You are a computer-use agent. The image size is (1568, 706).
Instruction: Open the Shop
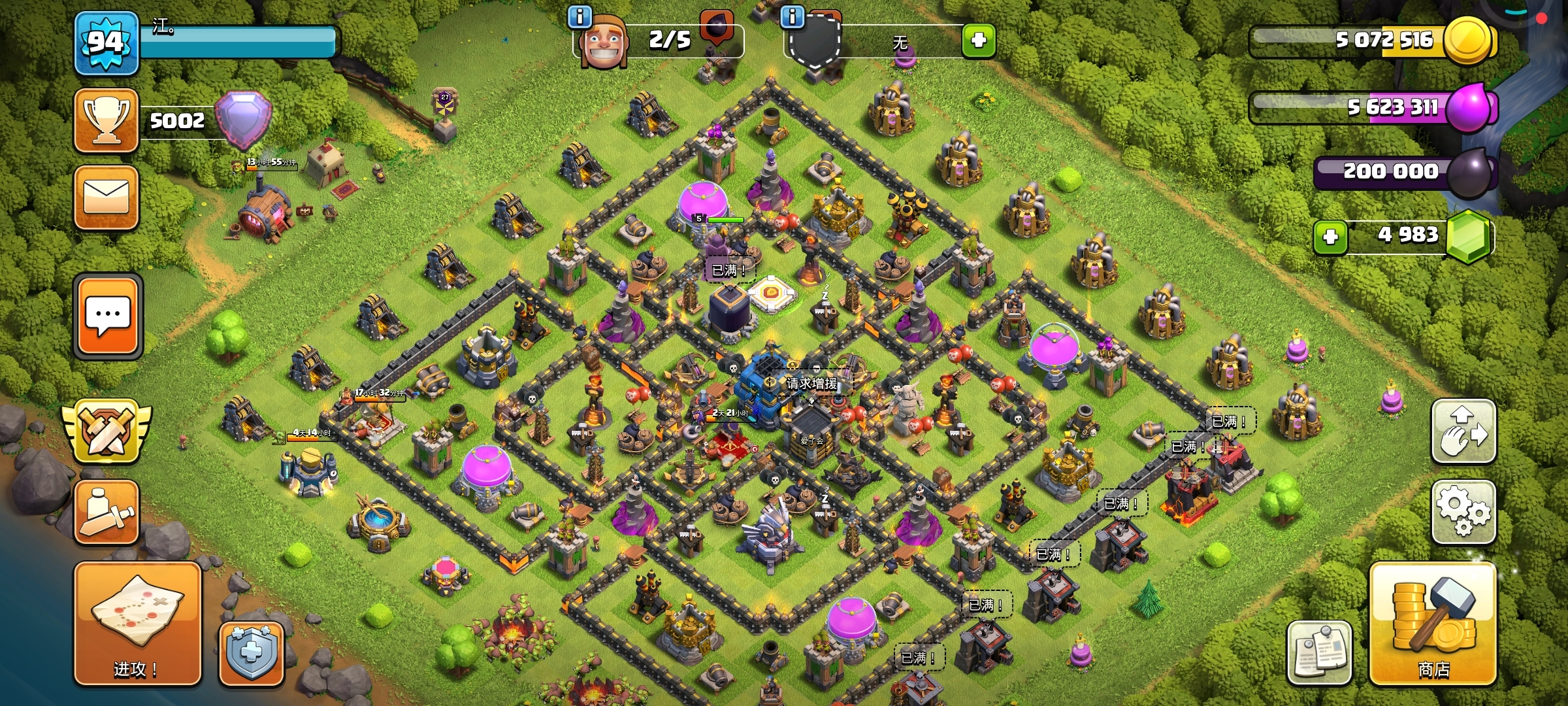[1433, 624]
